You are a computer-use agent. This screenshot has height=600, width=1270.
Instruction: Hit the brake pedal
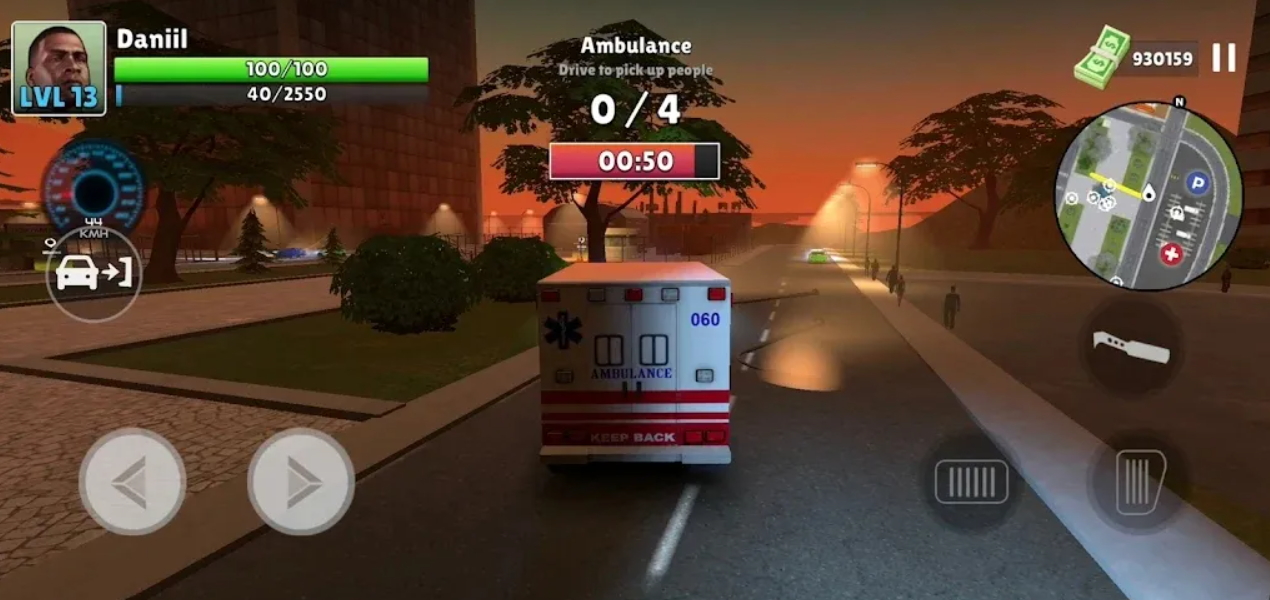click(x=971, y=481)
